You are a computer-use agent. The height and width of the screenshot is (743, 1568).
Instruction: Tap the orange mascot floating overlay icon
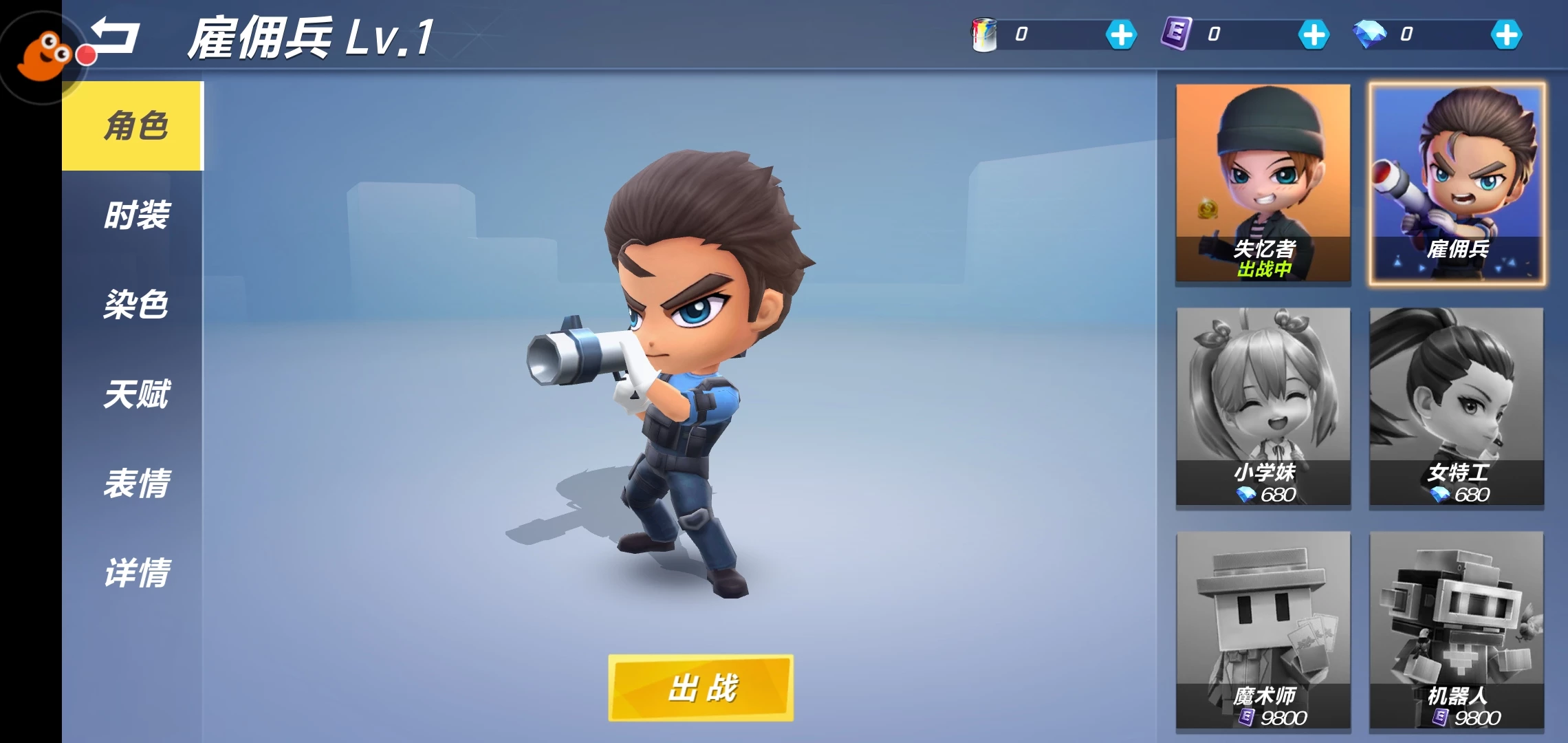click(43, 56)
